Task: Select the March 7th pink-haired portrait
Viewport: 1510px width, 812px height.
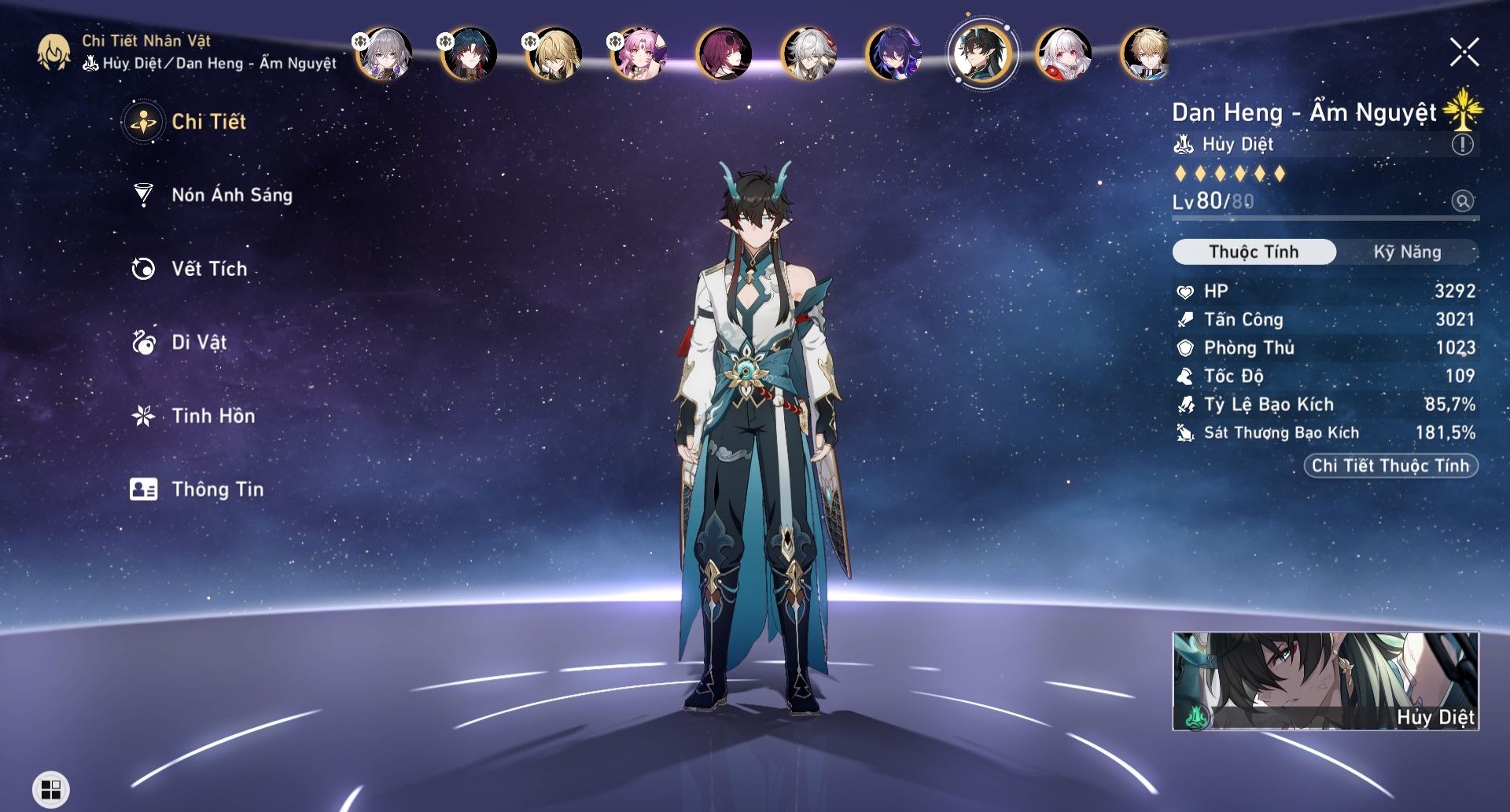Action: point(637,55)
